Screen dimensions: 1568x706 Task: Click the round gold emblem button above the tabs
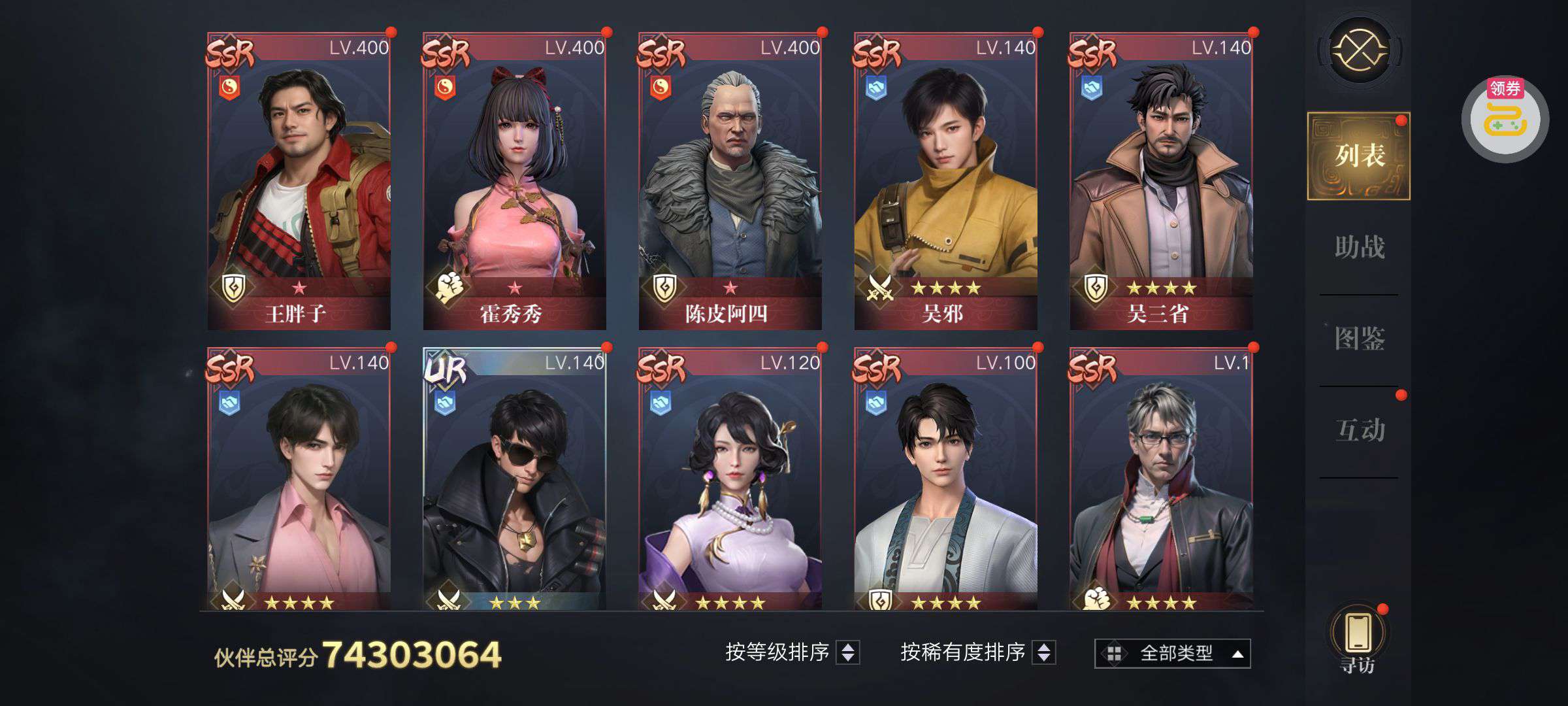tap(1359, 50)
